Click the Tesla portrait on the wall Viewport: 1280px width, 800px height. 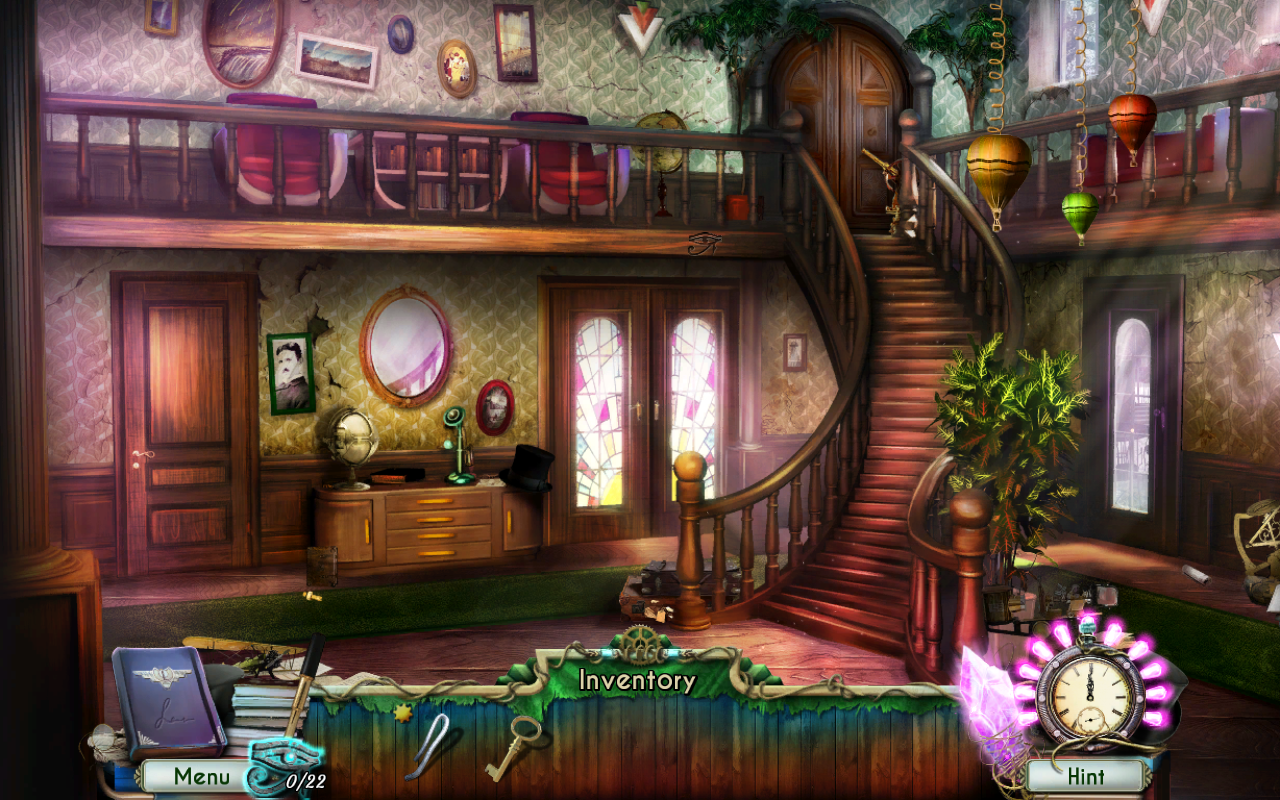pyautogui.click(x=290, y=372)
